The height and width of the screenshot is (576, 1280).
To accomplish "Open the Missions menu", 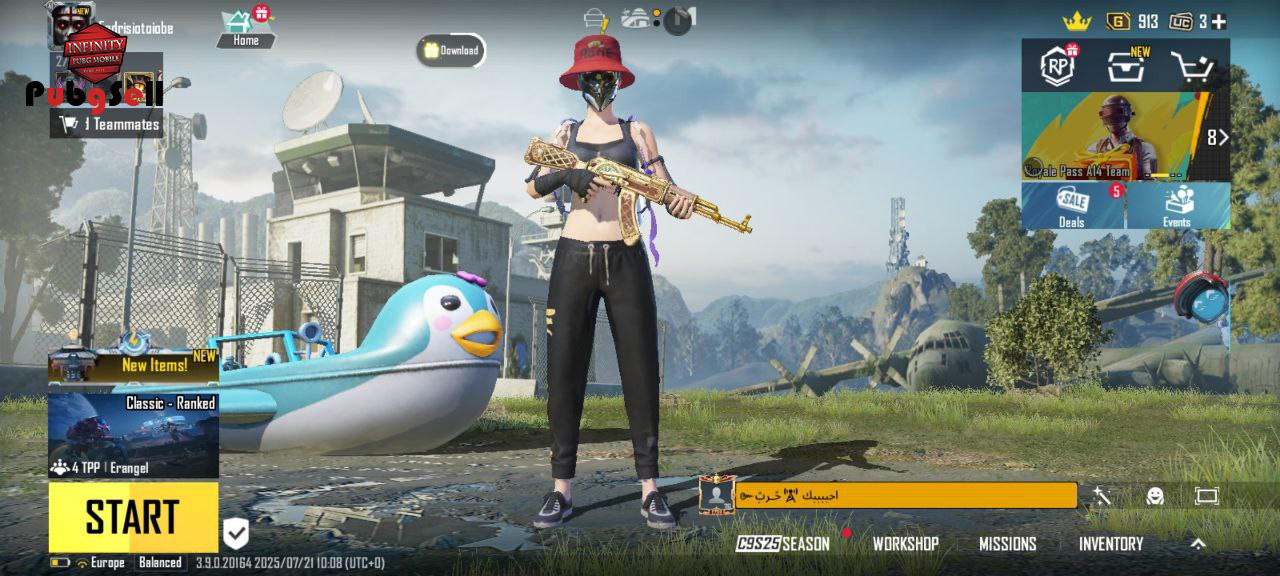I will click(x=1007, y=544).
